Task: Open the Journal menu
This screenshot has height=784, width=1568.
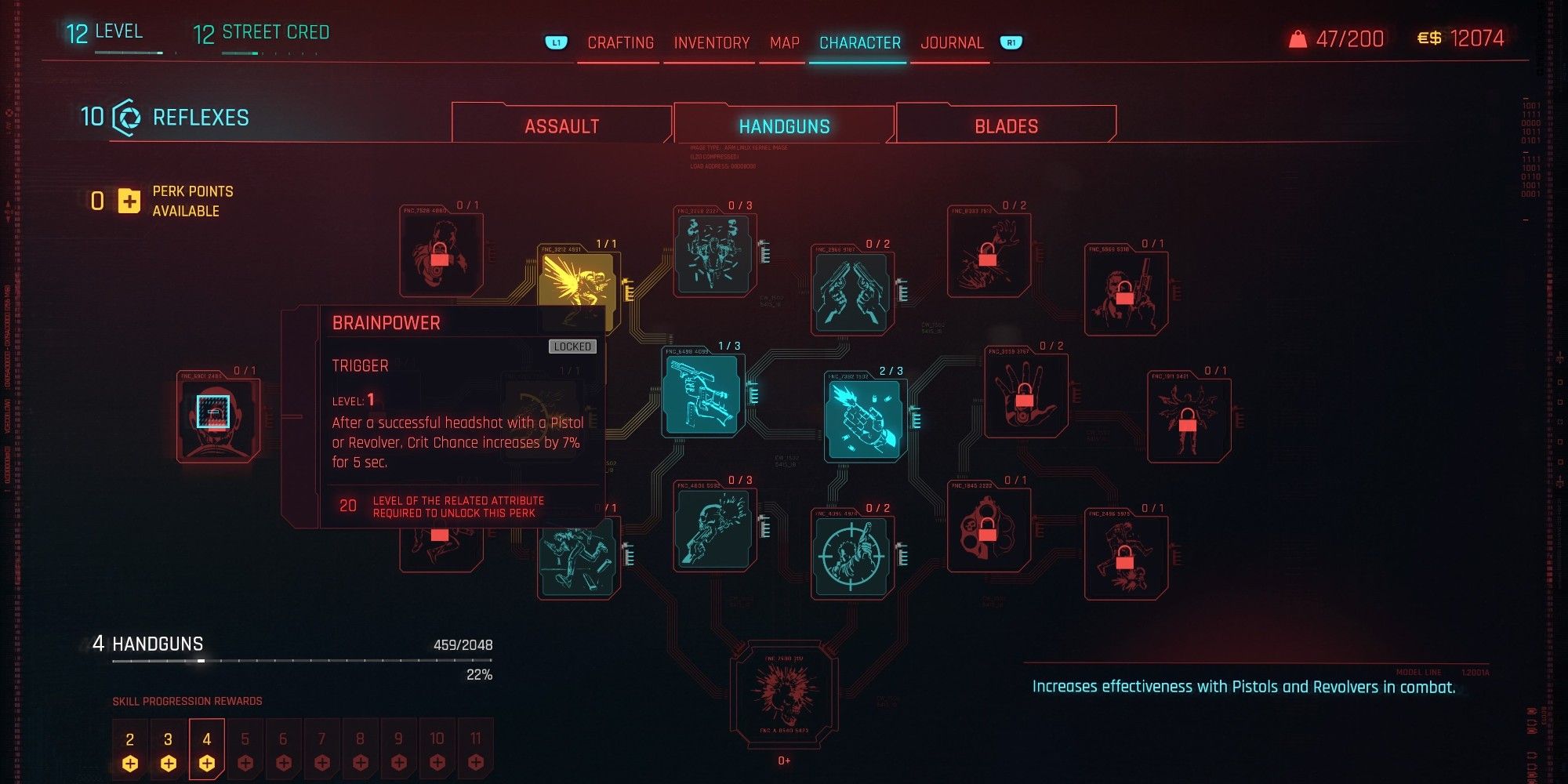Action: pyautogui.click(x=953, y=42)
